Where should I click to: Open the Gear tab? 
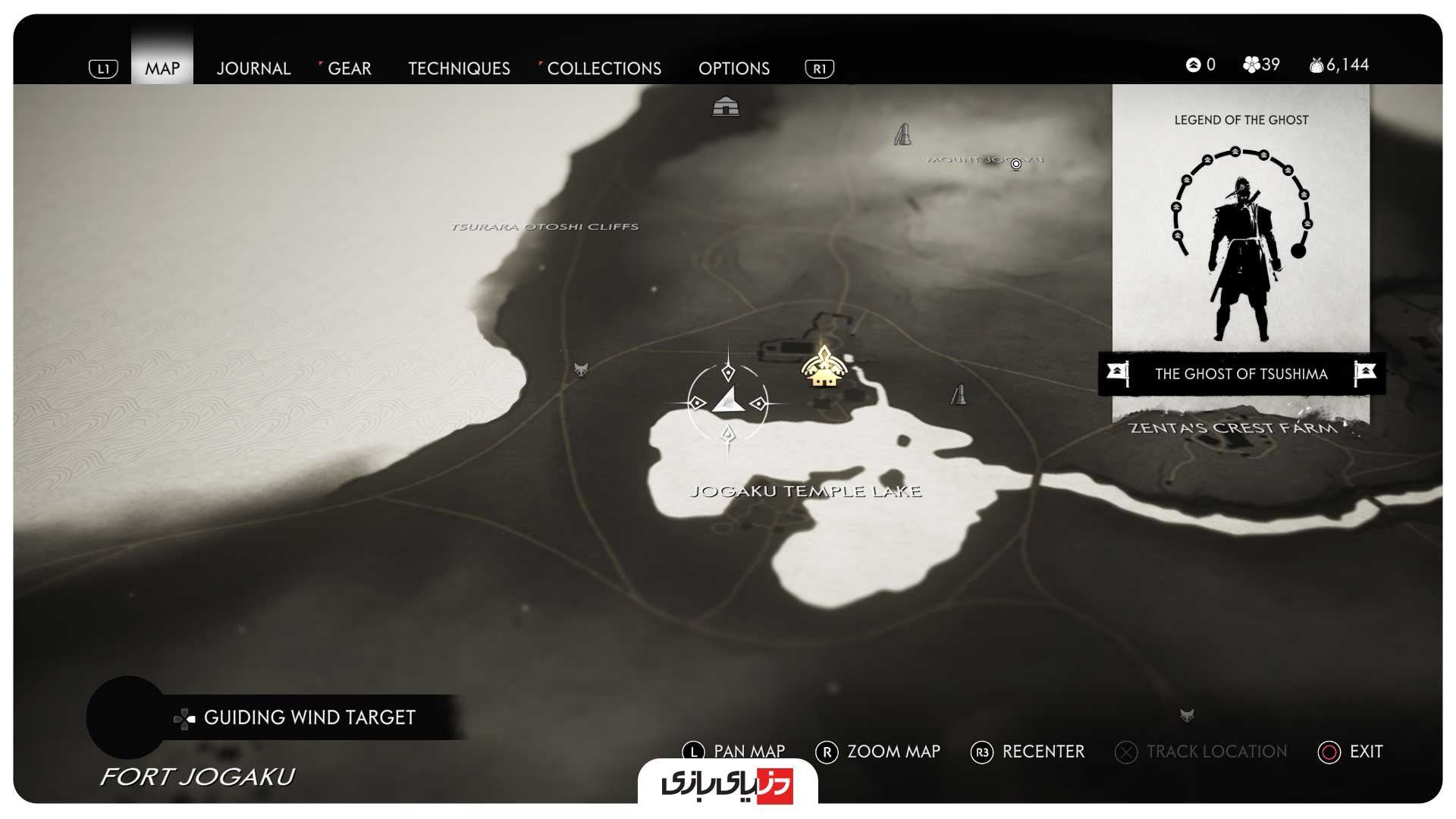tap(349, 68)
